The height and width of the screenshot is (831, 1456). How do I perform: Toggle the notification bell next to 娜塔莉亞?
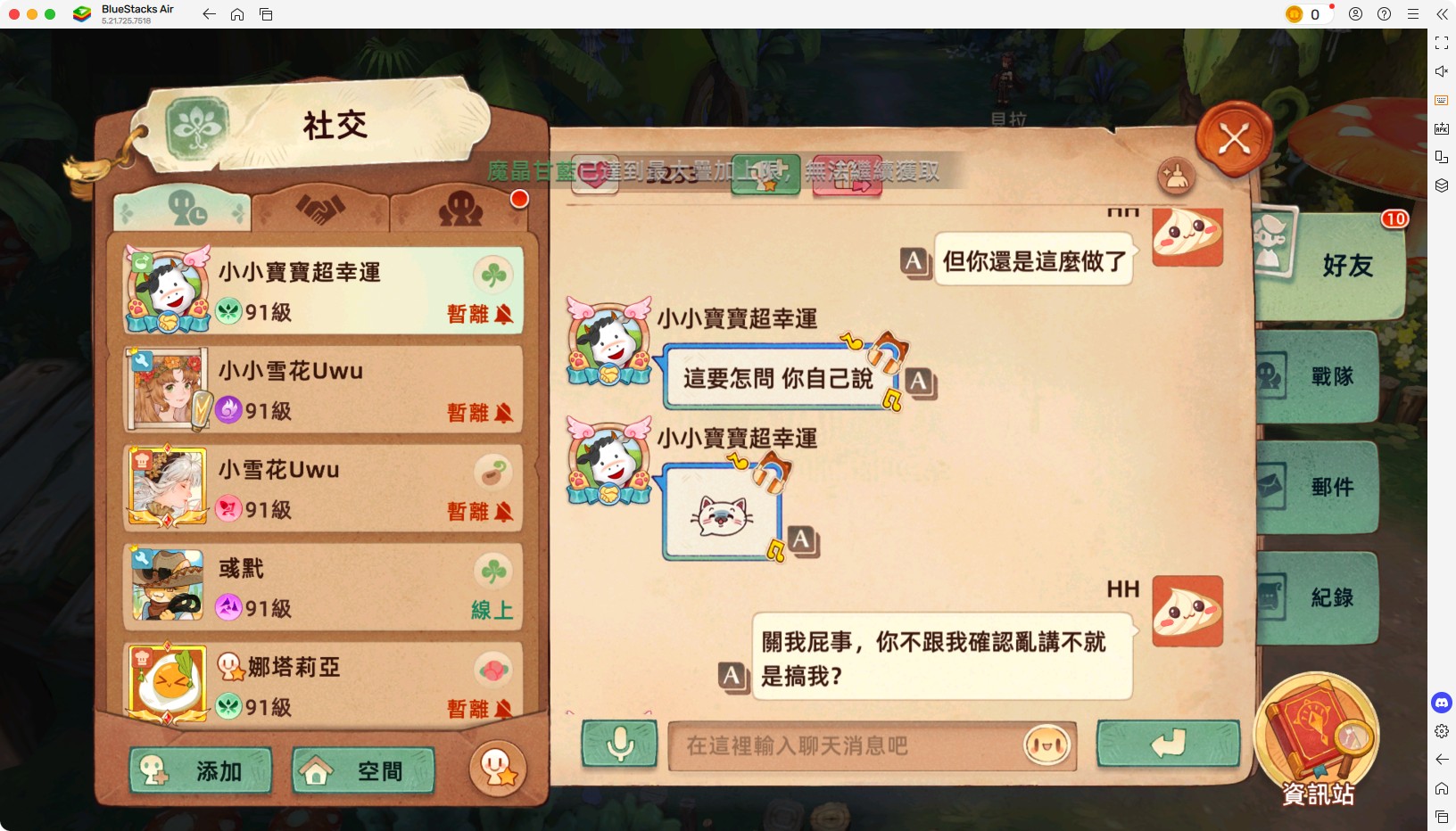pyautogui.click(x=504, y=709)
